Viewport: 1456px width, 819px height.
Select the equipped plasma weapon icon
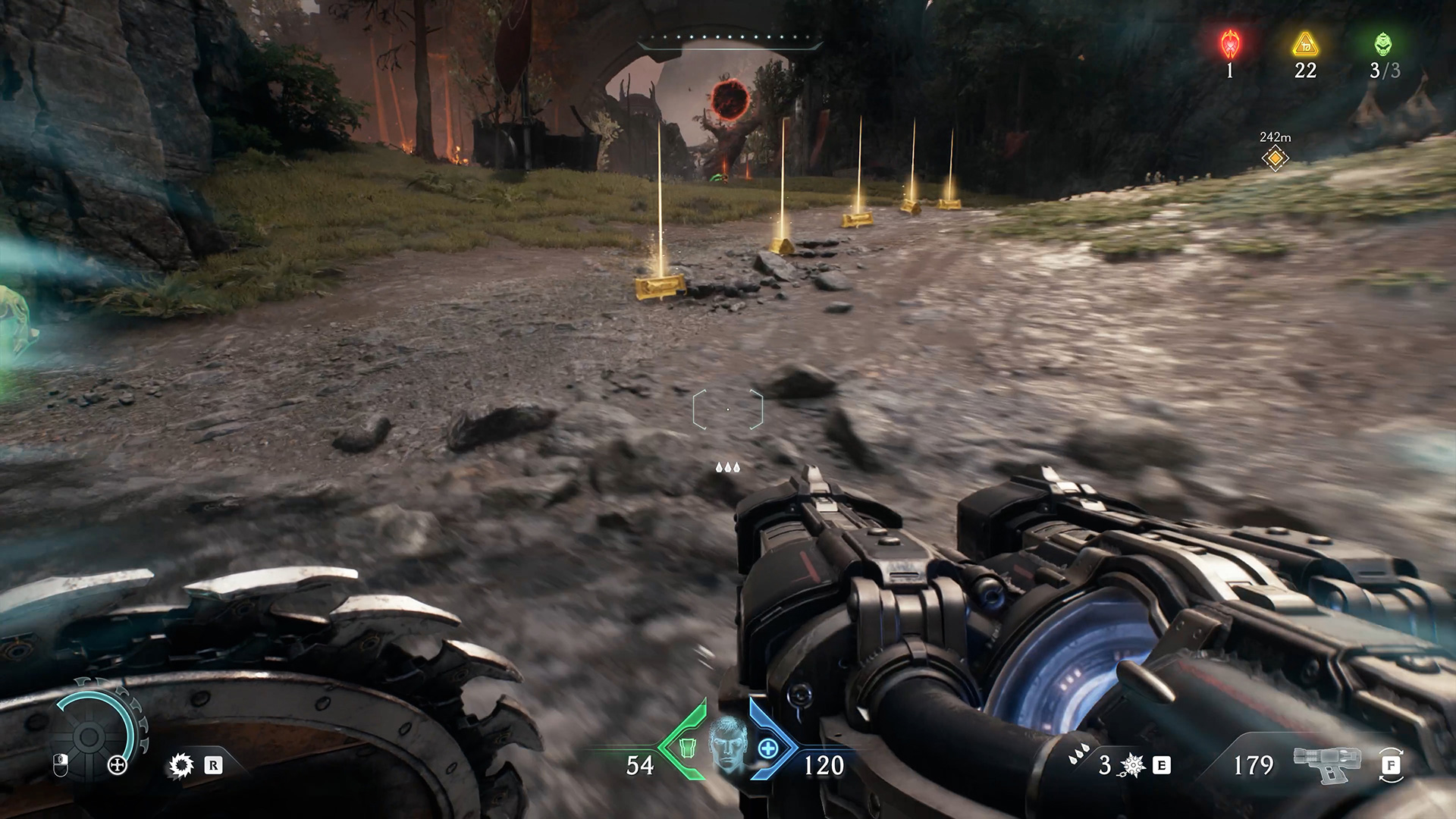pyautogui.click(x=1328, y=766)
